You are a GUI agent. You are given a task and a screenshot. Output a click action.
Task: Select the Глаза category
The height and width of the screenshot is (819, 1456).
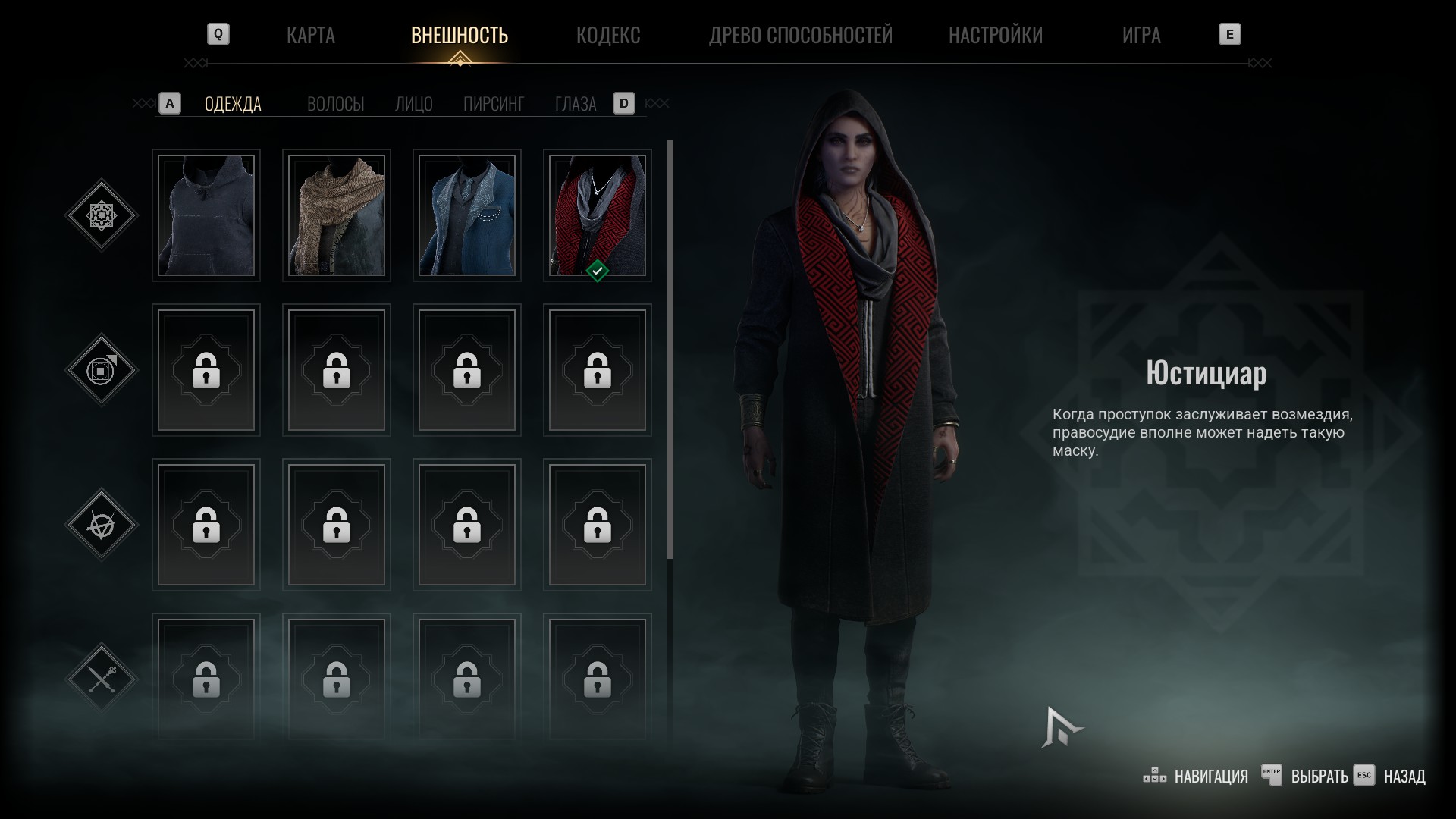point(575,104)
